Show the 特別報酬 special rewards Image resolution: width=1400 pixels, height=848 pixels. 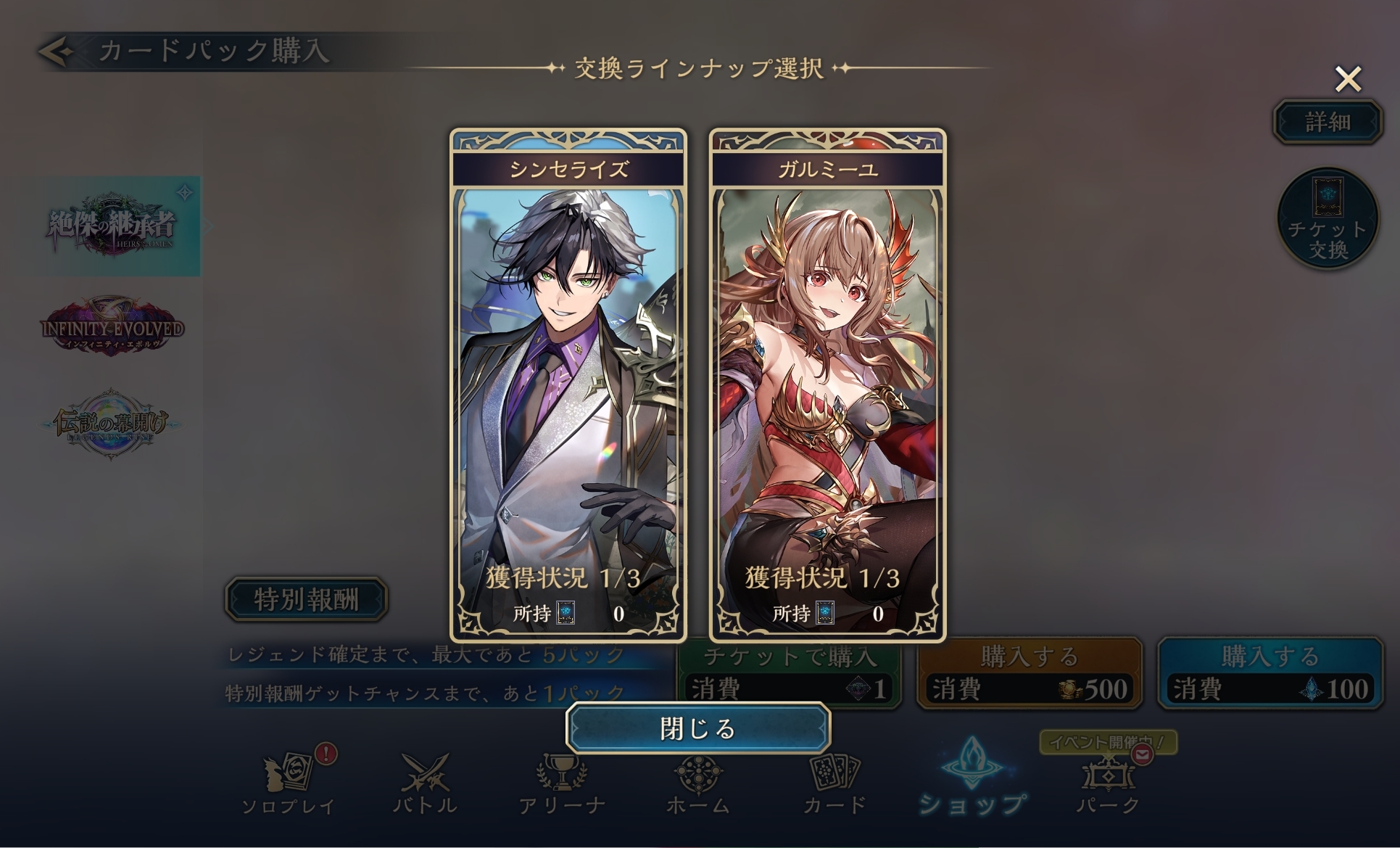click(x=306, y=599)
